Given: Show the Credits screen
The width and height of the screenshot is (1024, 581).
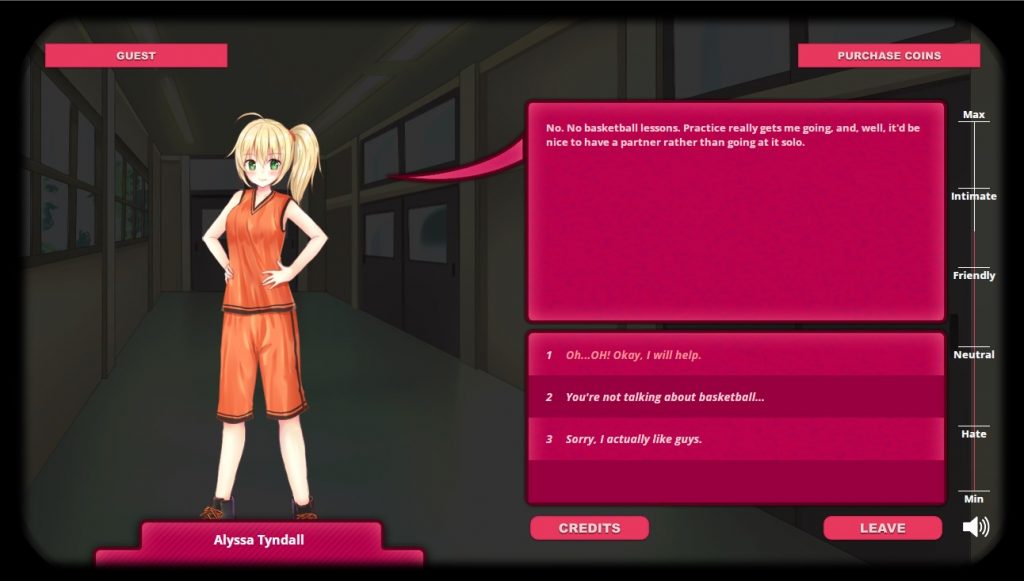Looking at the screenshot, I should (589, 528).
